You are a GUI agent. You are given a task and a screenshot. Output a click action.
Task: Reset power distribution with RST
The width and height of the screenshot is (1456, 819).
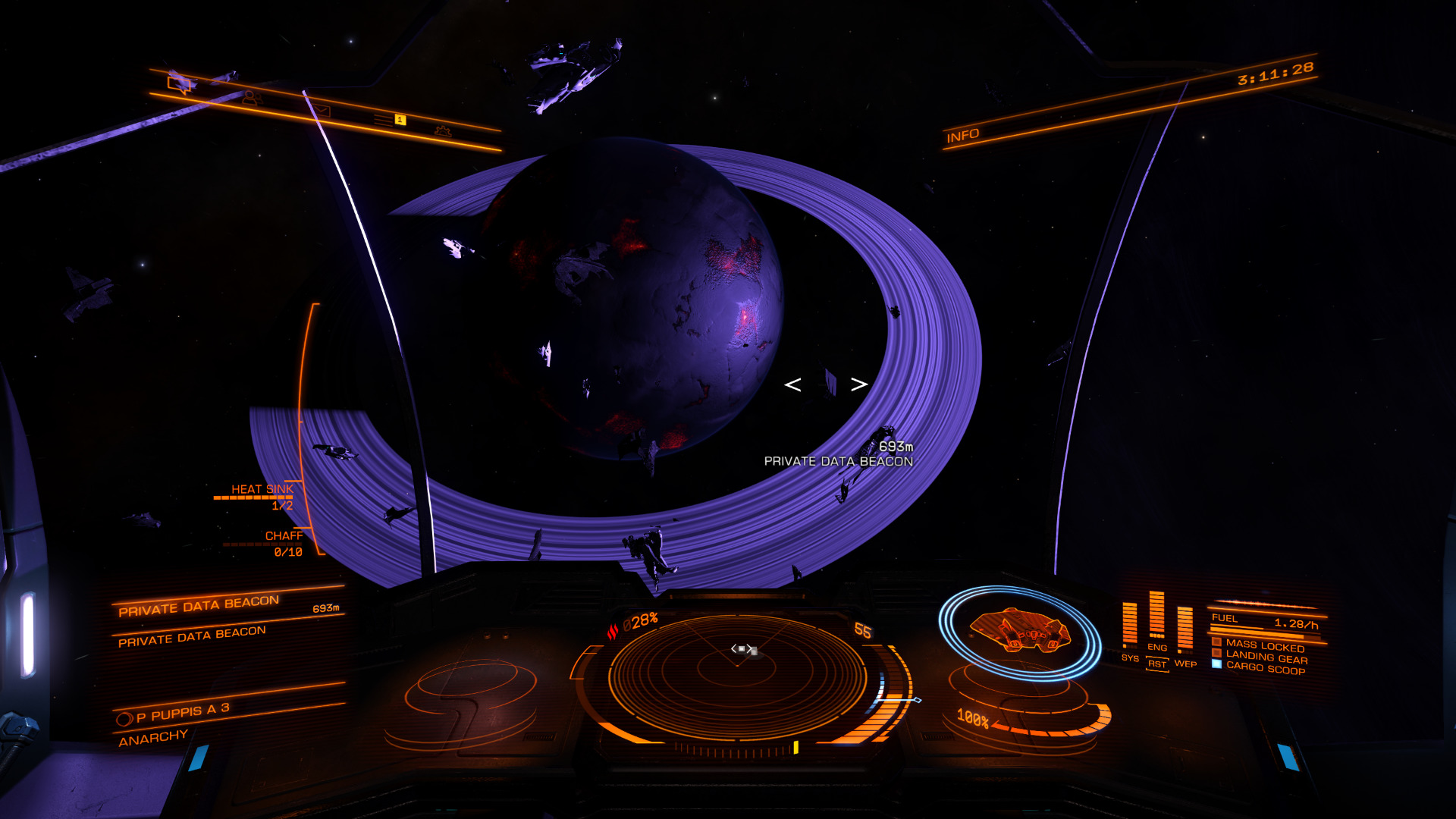pos(1157,664)
